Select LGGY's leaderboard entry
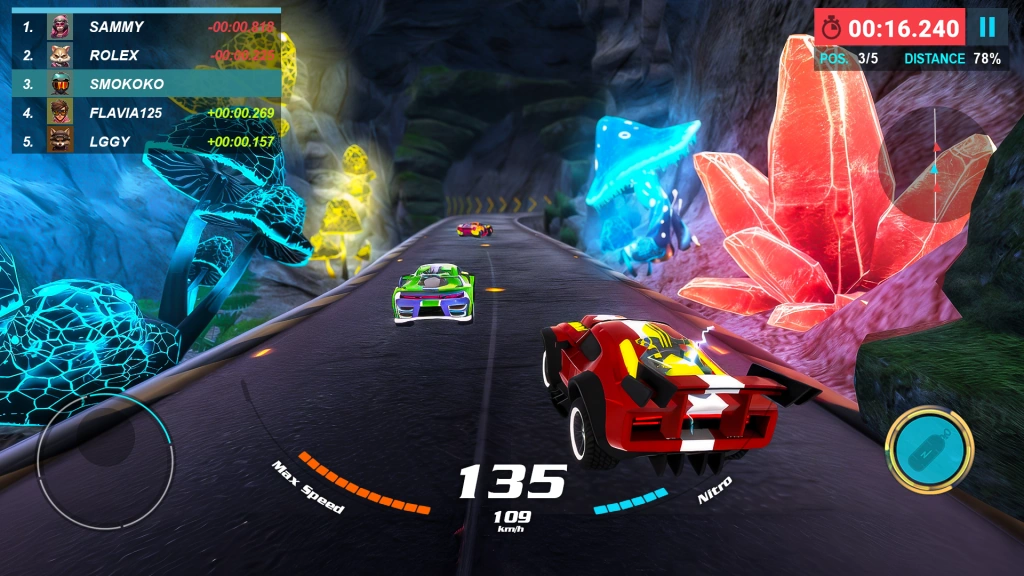 click(146, 141)
